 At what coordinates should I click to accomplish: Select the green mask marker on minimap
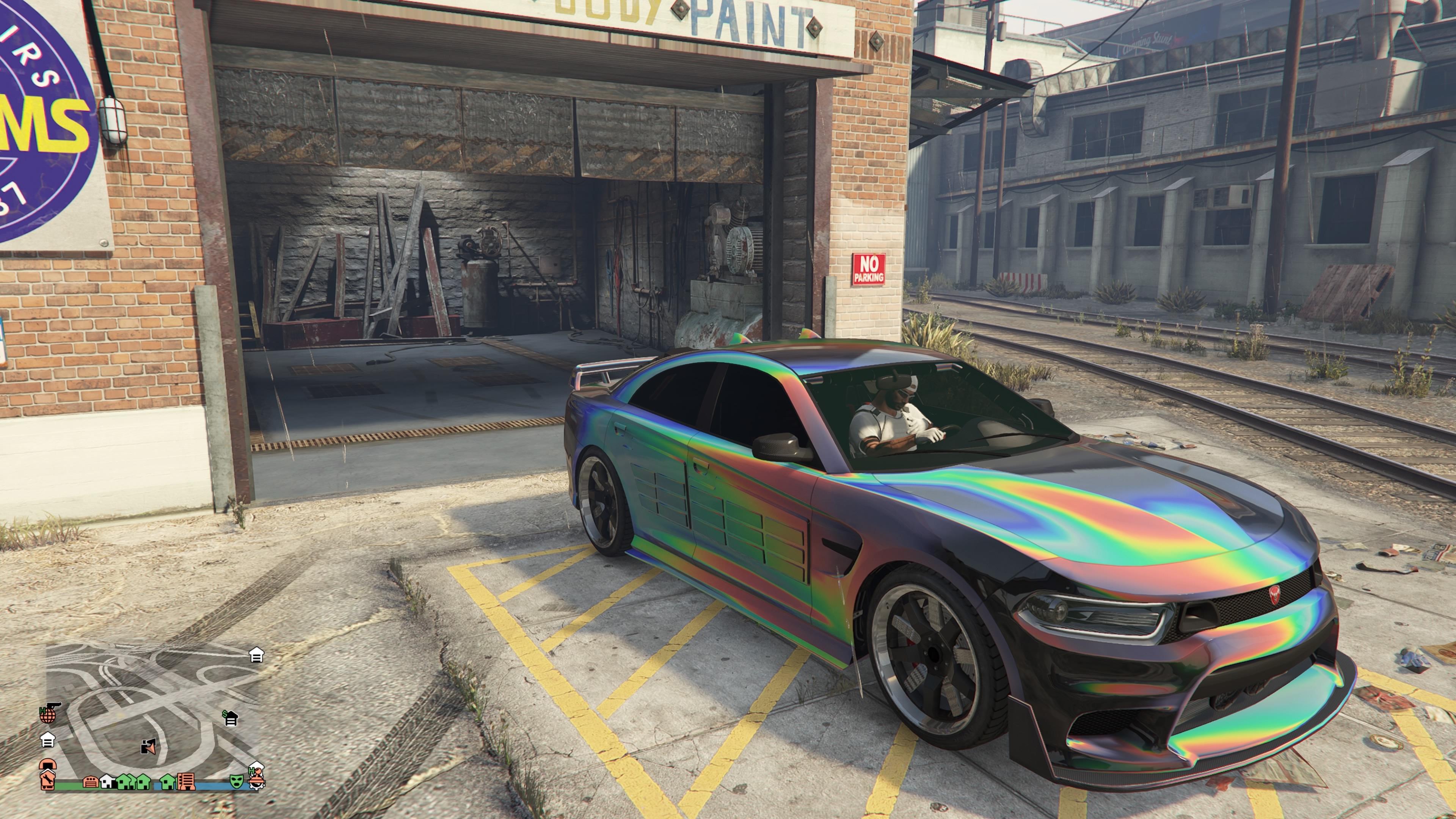point(236,782)
